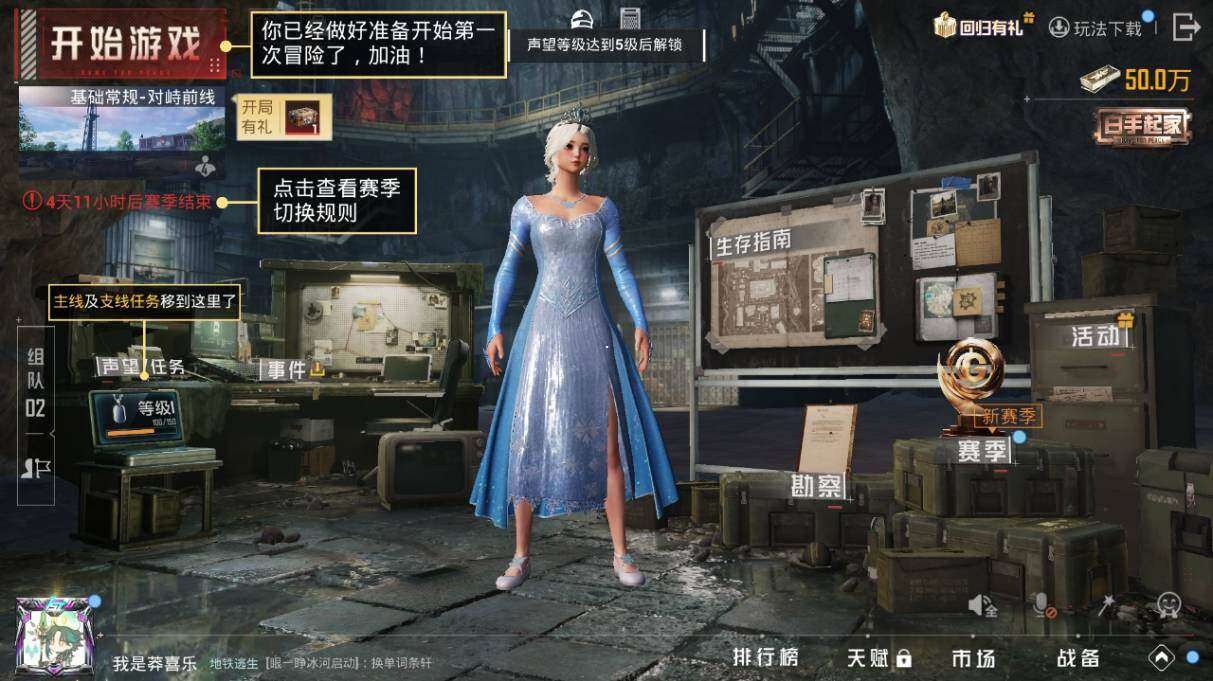View the 50.0万 cash balance
The image size is (1213, 681).
pyautogui.click(x=1137, y=81)
